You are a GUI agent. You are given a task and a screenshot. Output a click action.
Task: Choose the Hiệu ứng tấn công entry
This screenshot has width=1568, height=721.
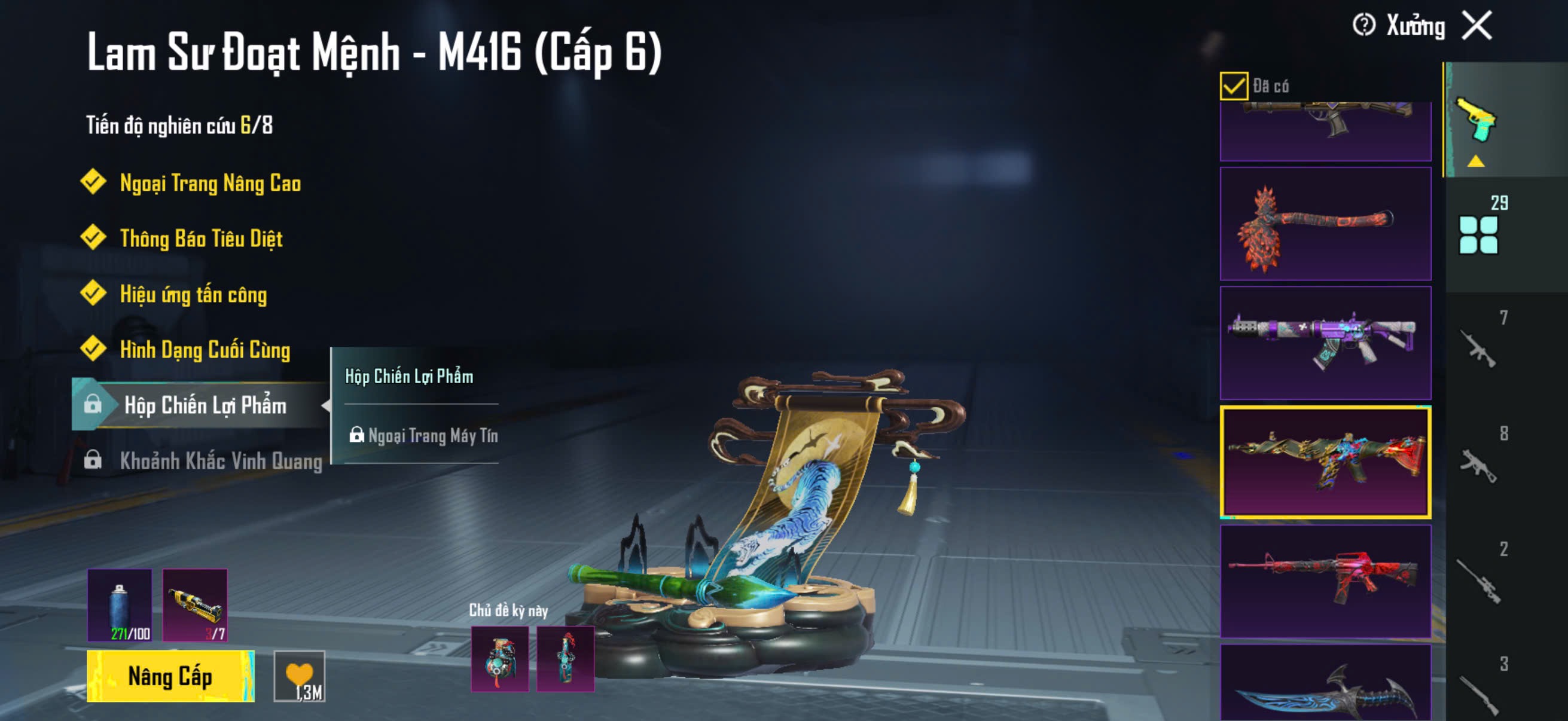click(193, 295)
